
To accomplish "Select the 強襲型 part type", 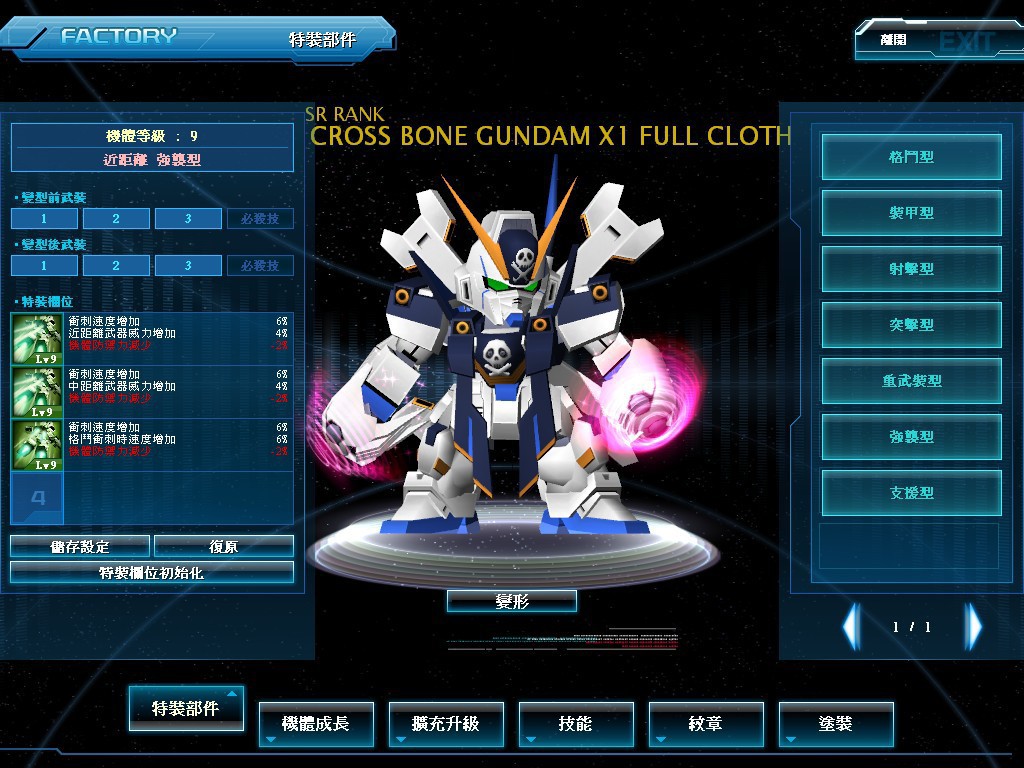I will click(x=911, y=437).
